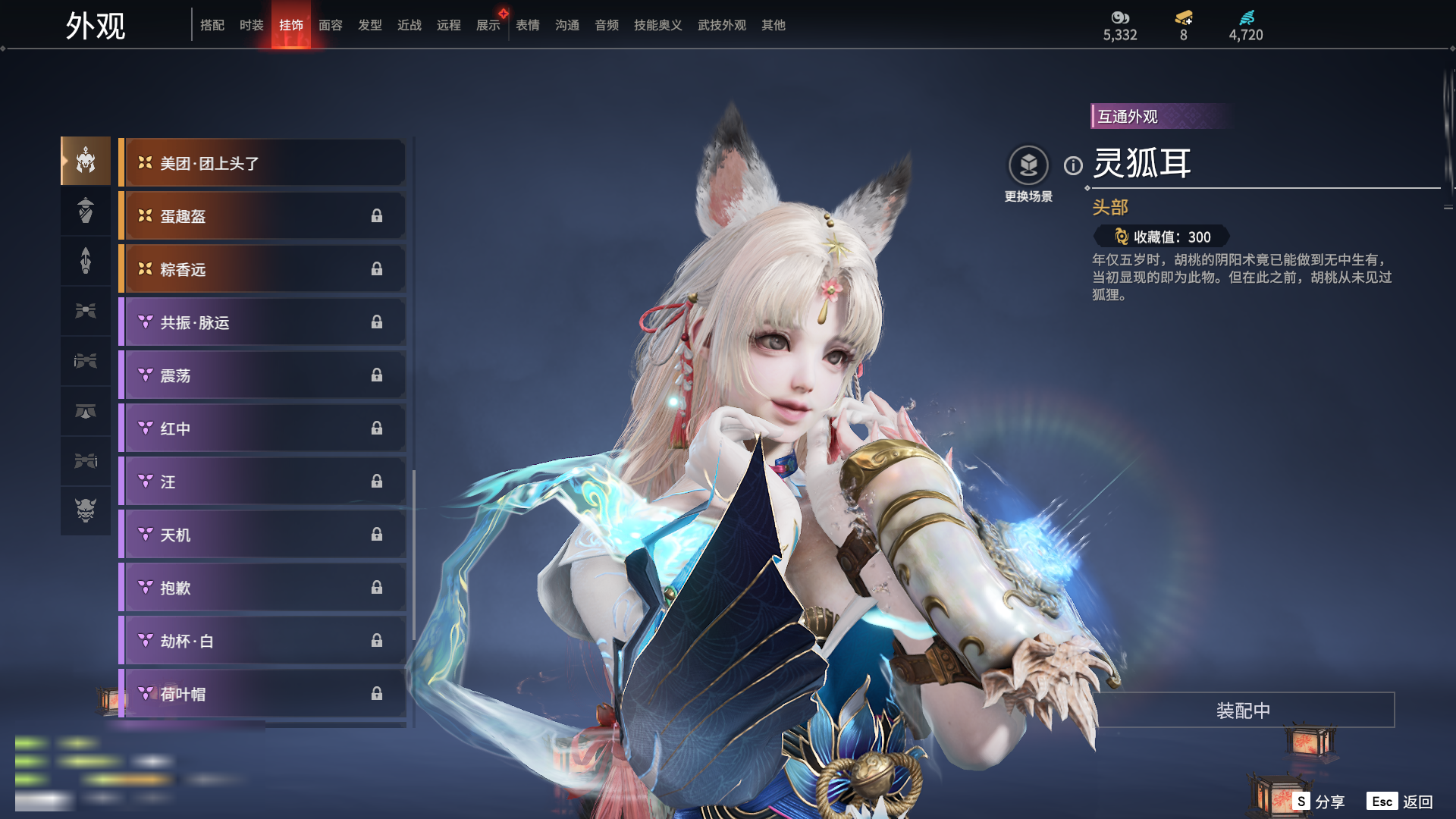Choose the 美团·团上头了 accessory
The image size is (1456, 819).
pyautogui.click(x=262, y=163)
